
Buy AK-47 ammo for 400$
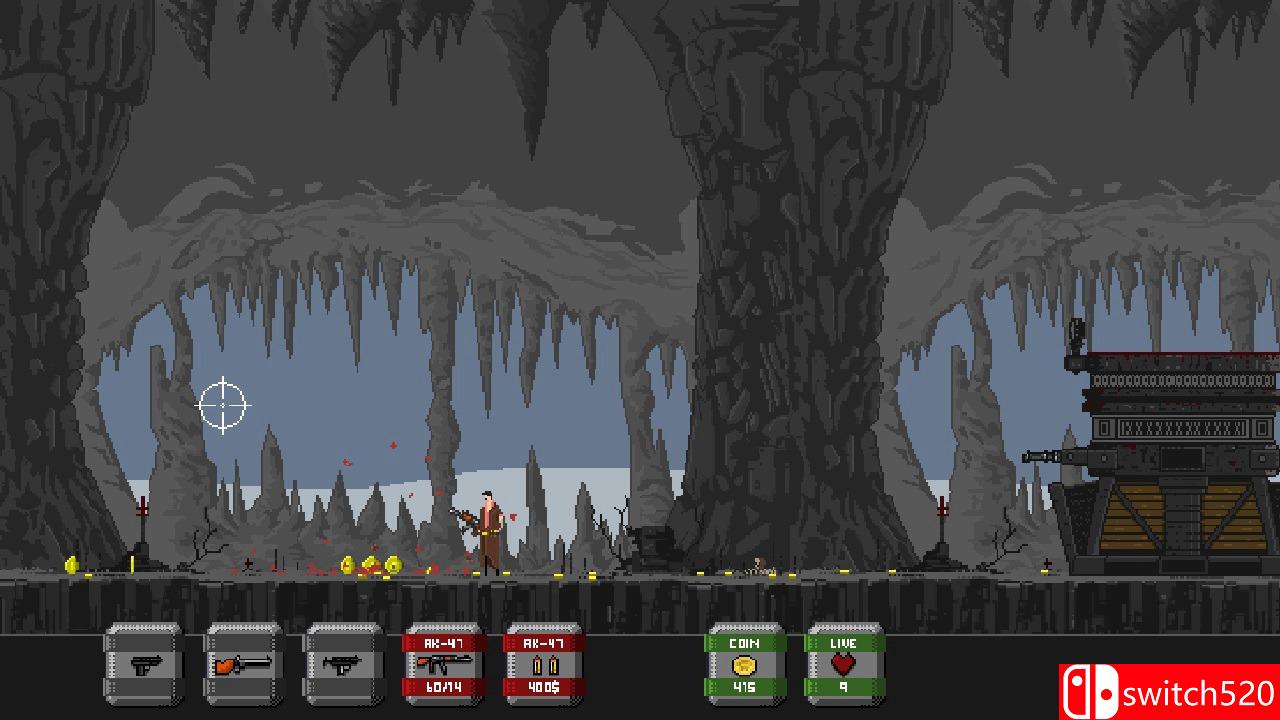pyautogui.click(x=544, y=665)
